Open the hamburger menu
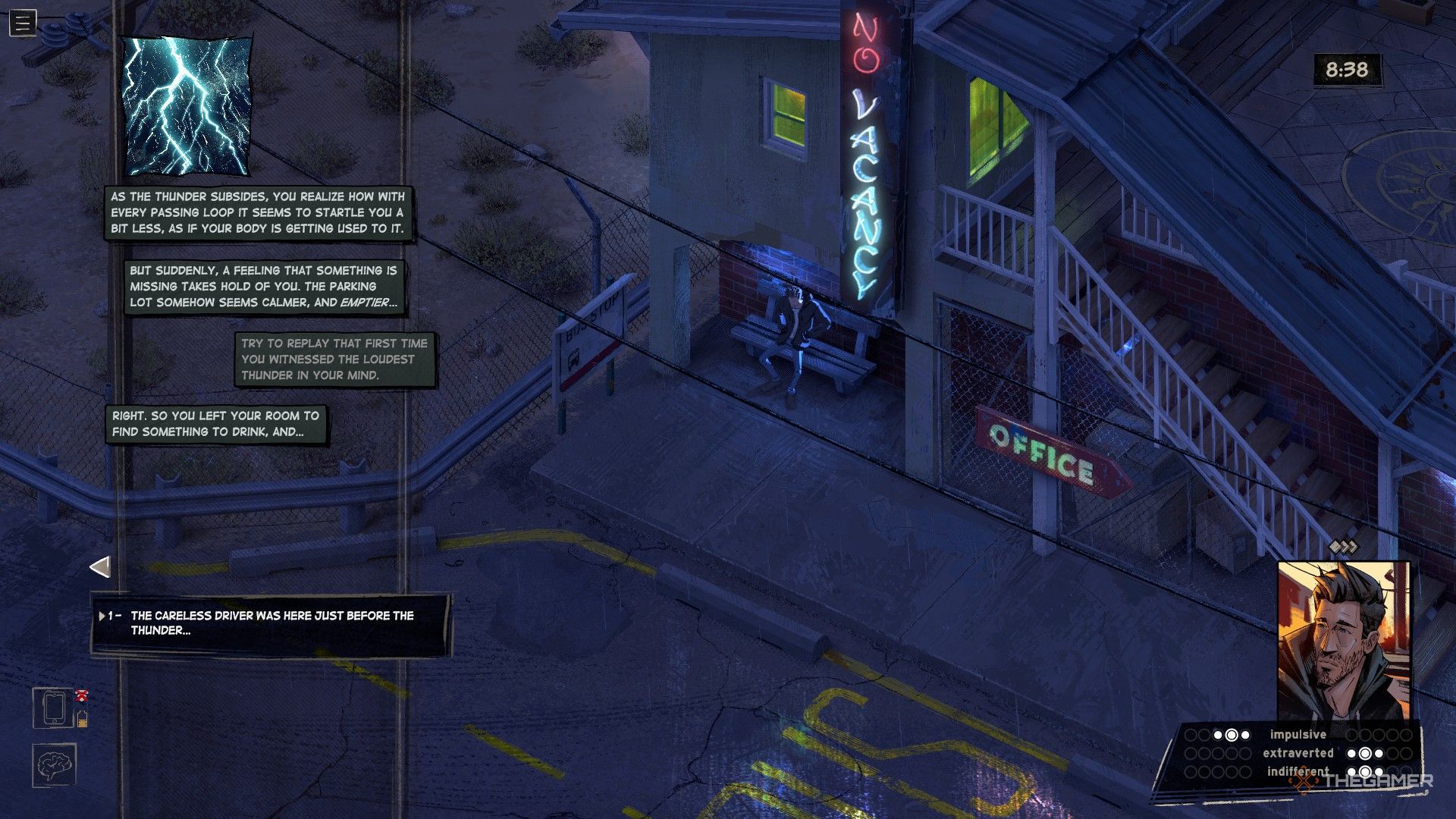 [23, 24]
